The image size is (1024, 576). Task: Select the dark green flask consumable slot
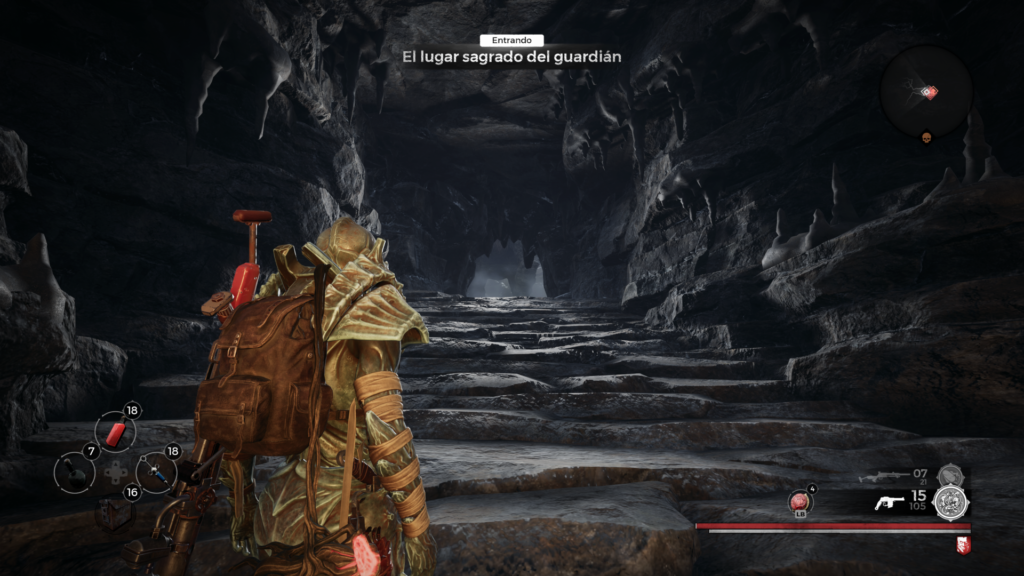coord(74,470)
